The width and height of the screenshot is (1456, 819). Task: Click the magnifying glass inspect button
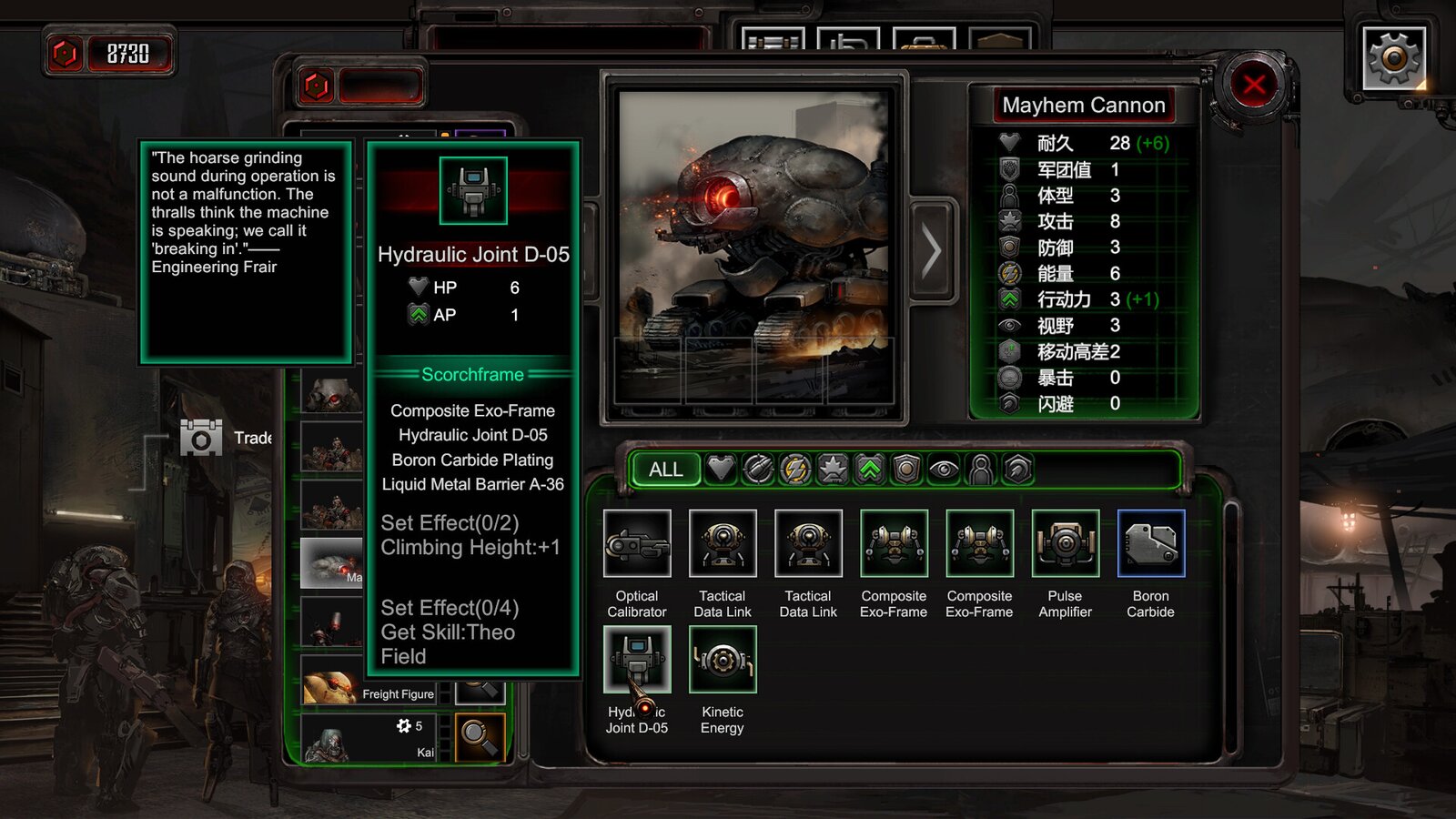pyautogui.click(x=480, y=736)
